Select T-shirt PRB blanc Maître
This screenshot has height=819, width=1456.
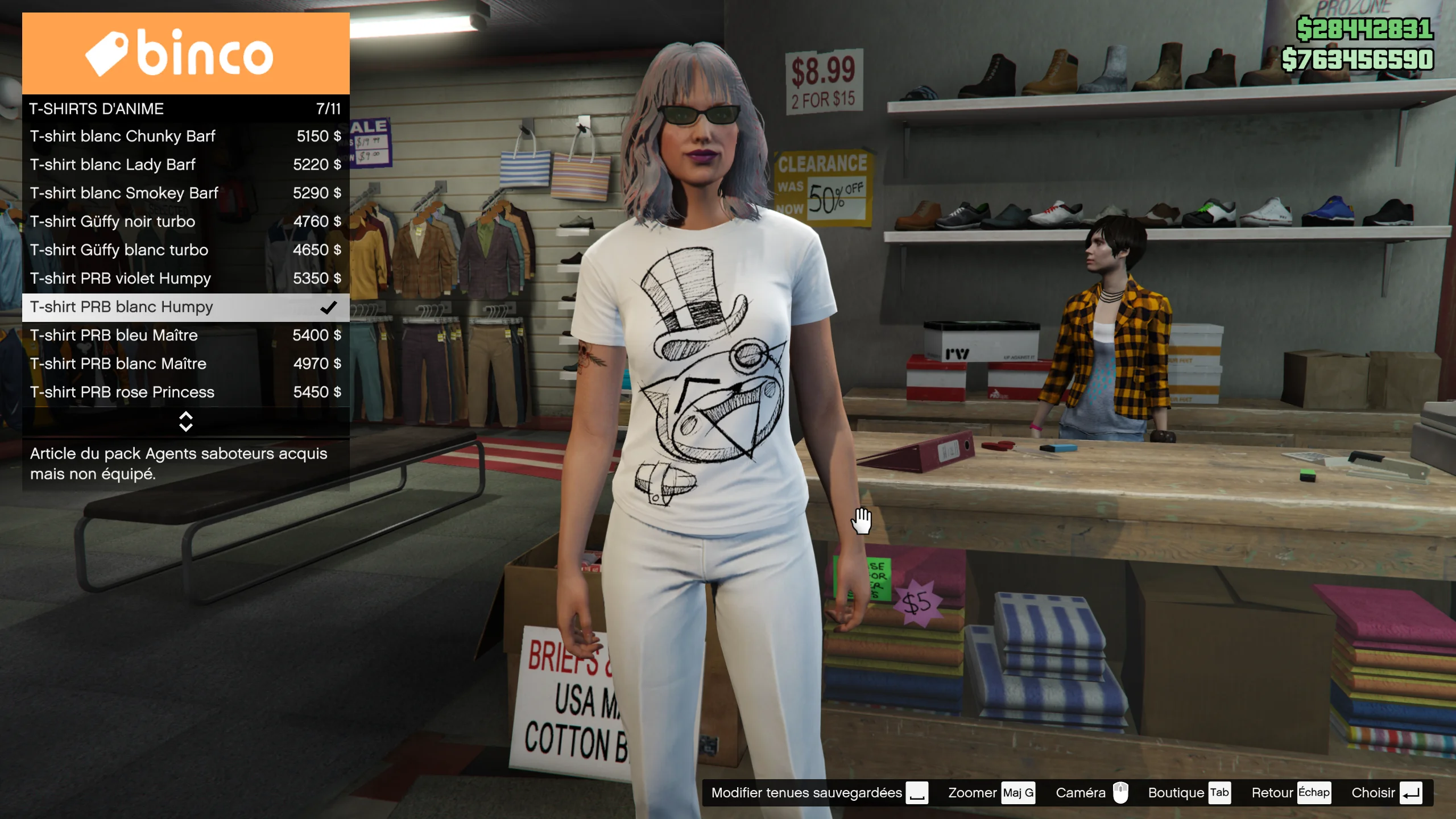[x=185, y=364]
